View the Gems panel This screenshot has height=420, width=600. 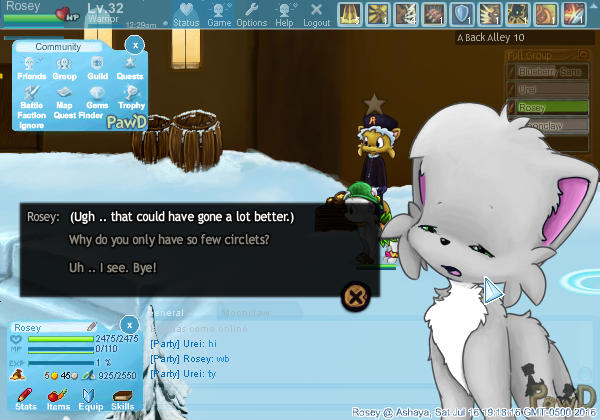tap(97, 103)
